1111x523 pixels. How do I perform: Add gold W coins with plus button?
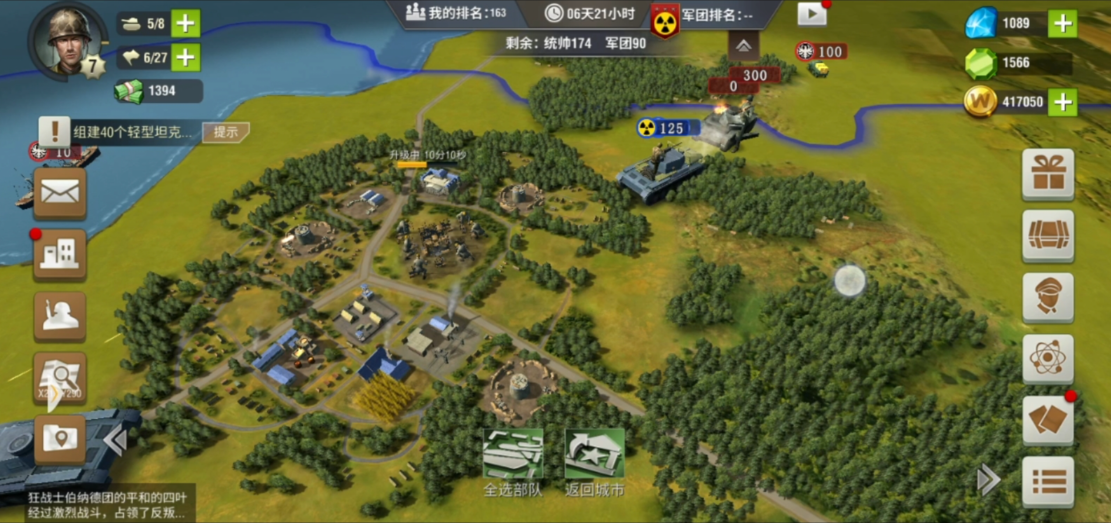[x=1062, y=101]
